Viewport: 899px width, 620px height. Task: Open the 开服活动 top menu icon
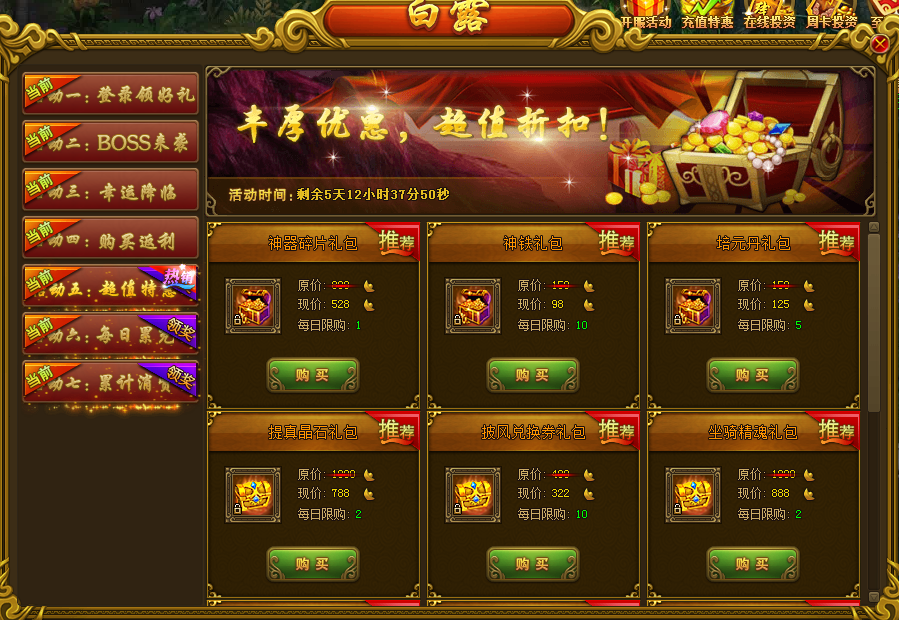646,14
